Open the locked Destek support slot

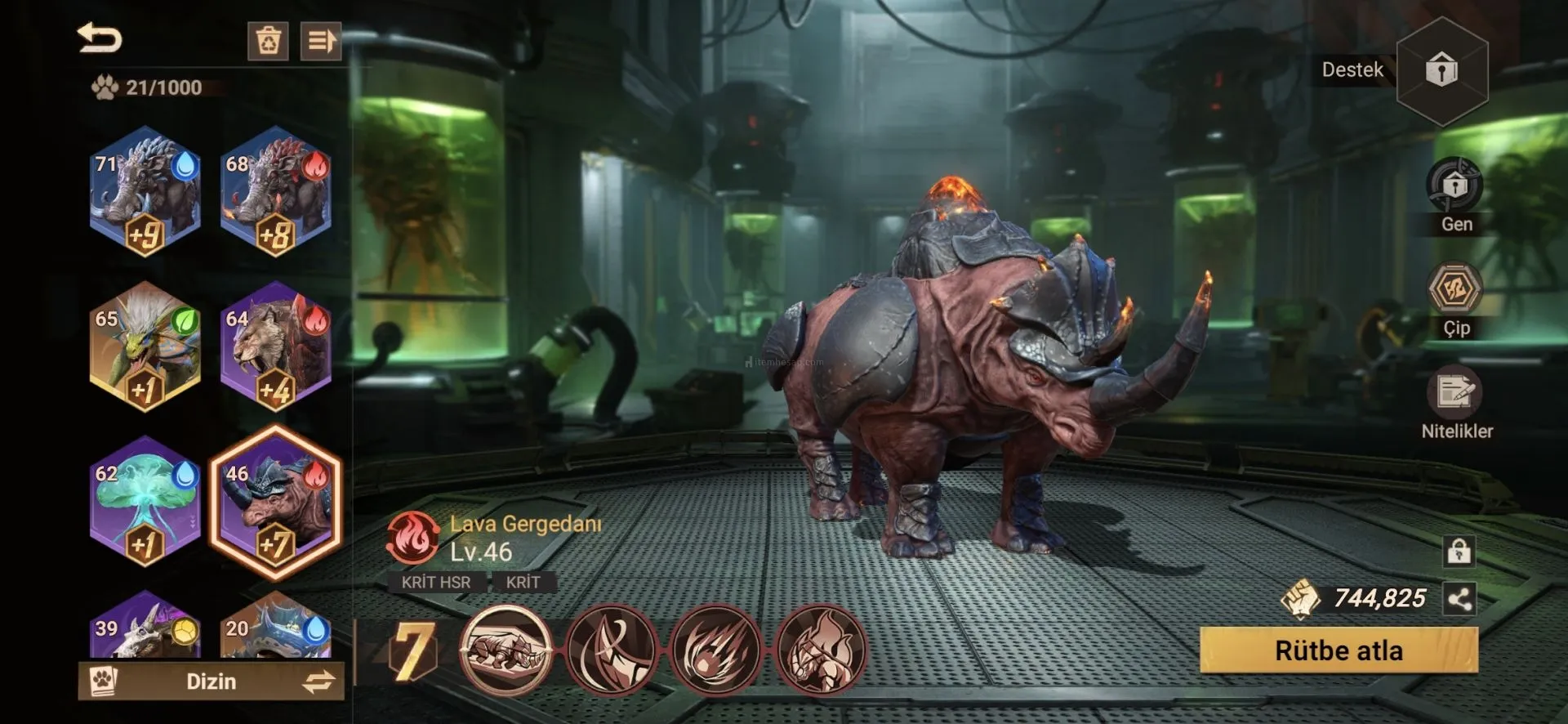tap(1441, 70)
